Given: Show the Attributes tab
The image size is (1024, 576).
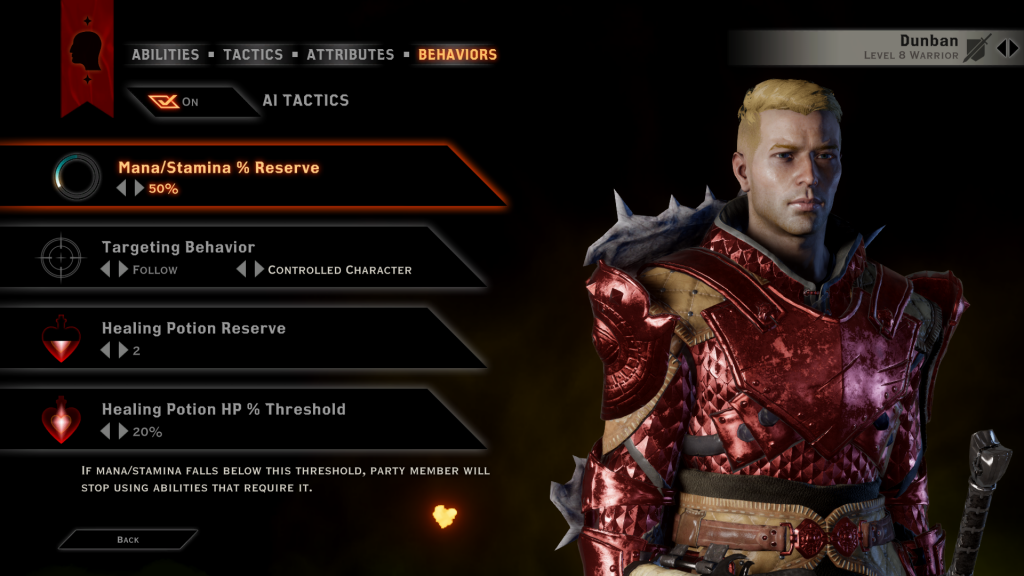Looking at the screenshot, I should click(351, 55).
